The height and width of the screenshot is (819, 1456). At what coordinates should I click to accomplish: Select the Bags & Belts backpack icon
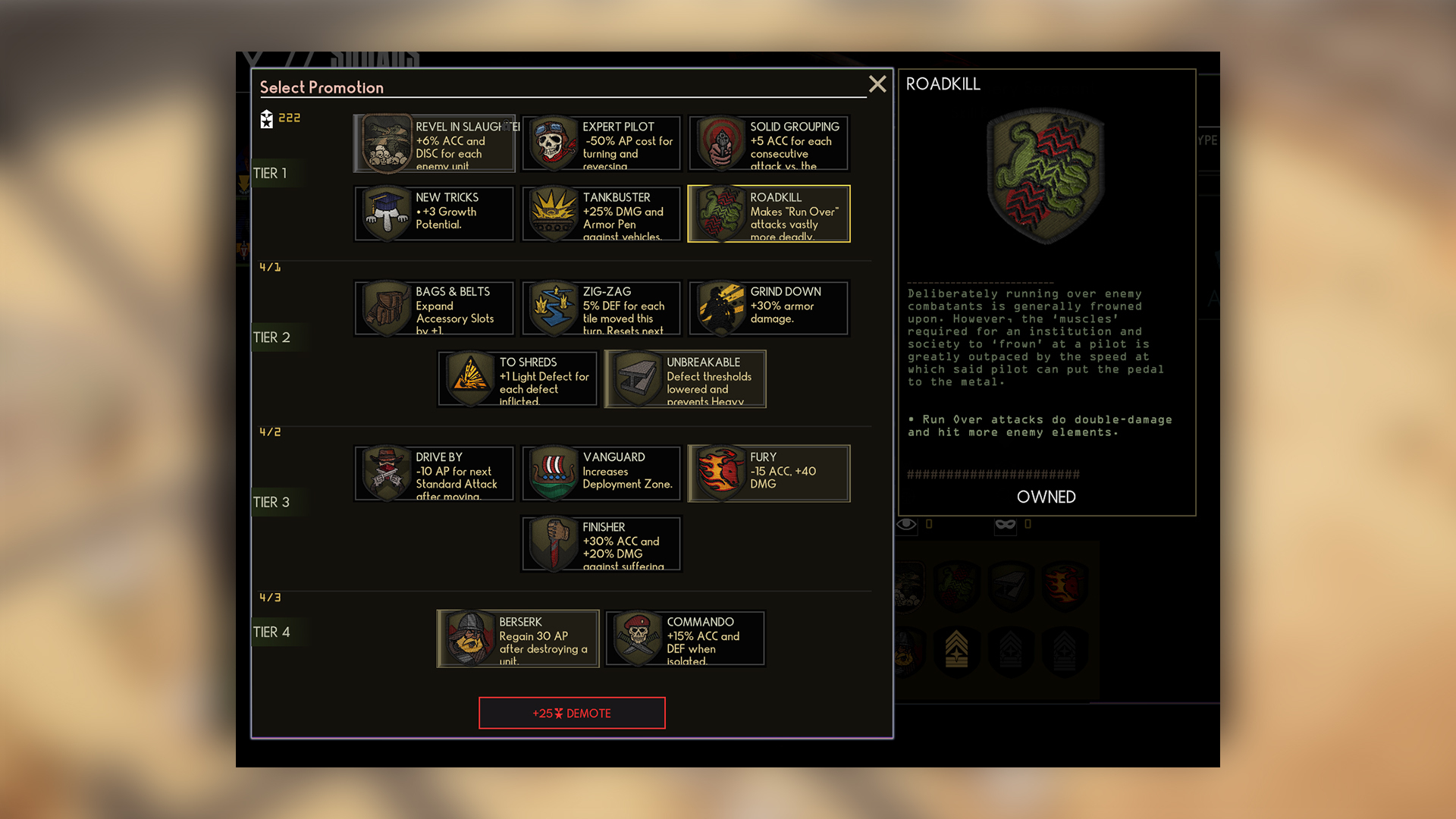tap(385, 308)
